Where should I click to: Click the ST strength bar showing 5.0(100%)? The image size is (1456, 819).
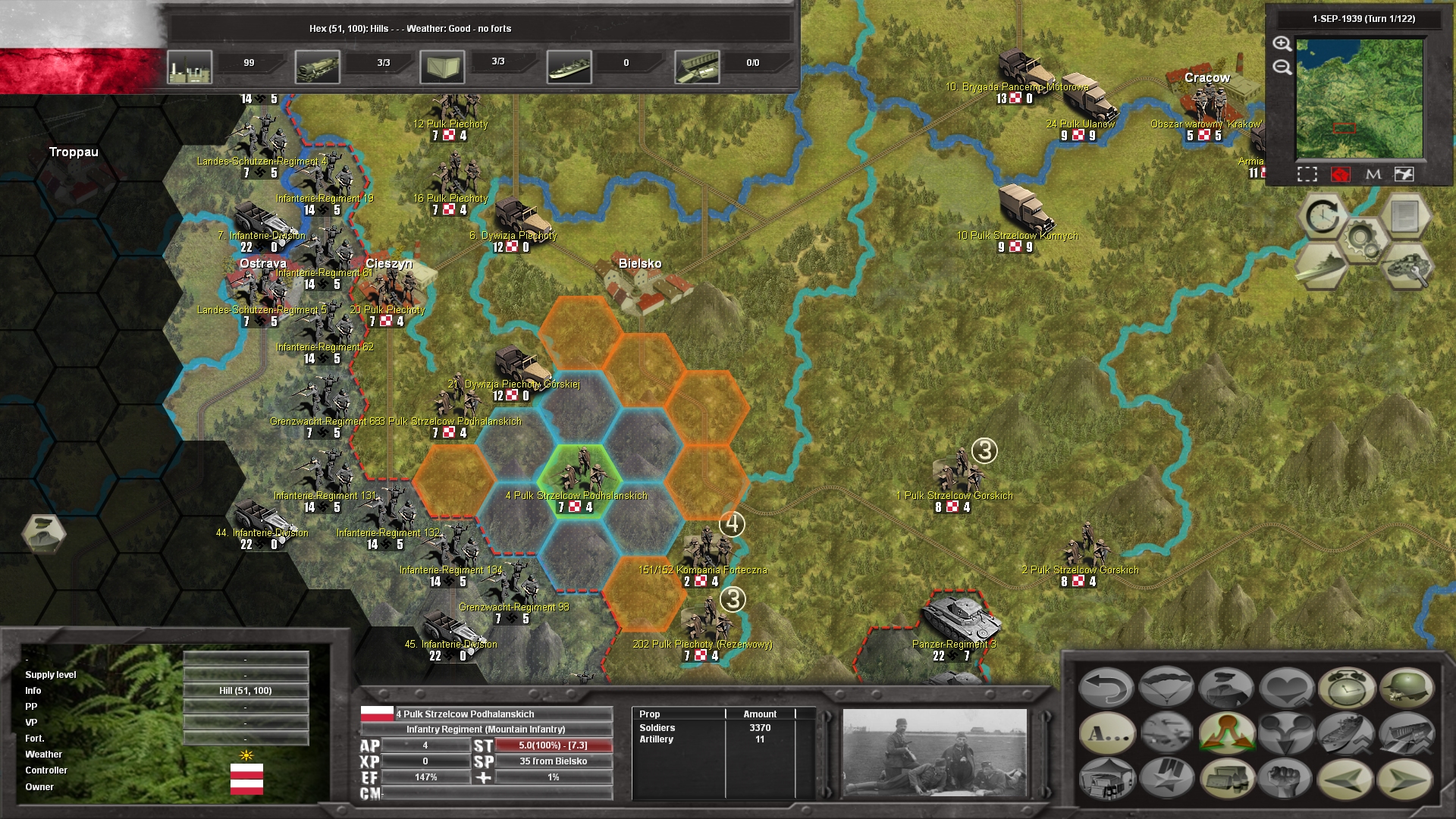point(554,746)
